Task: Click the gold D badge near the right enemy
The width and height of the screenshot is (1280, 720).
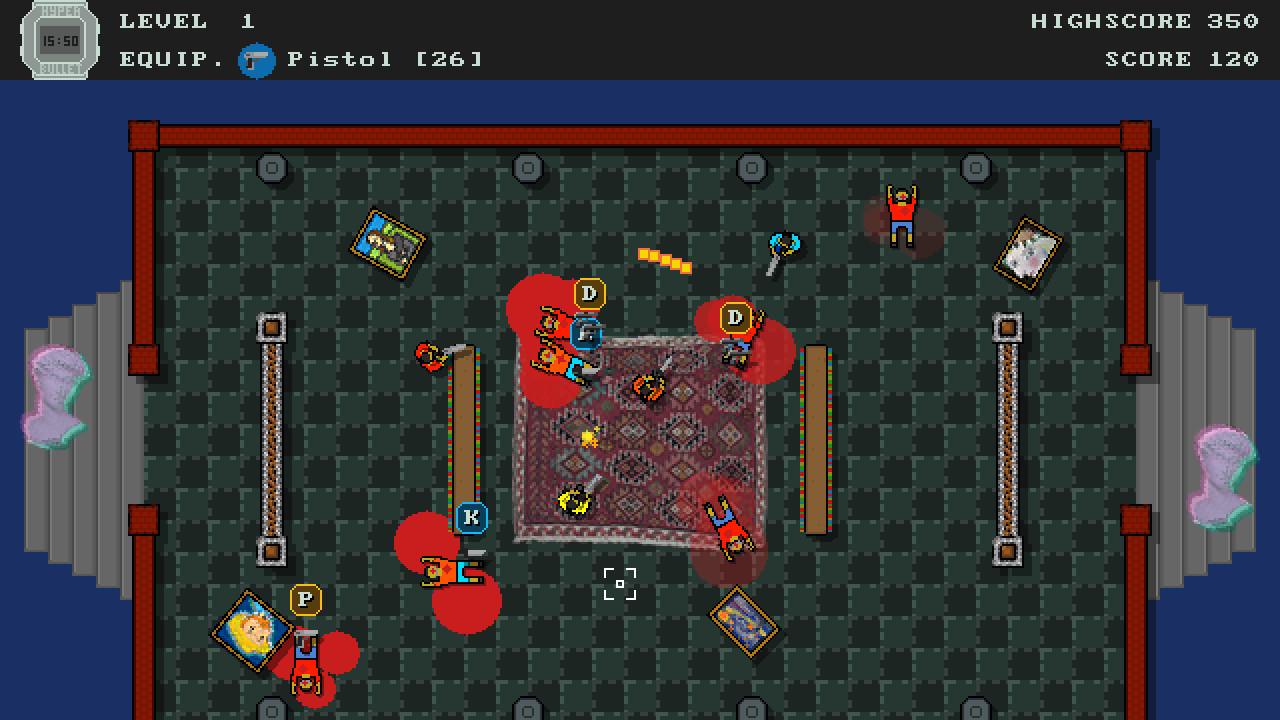Action: 737,318
